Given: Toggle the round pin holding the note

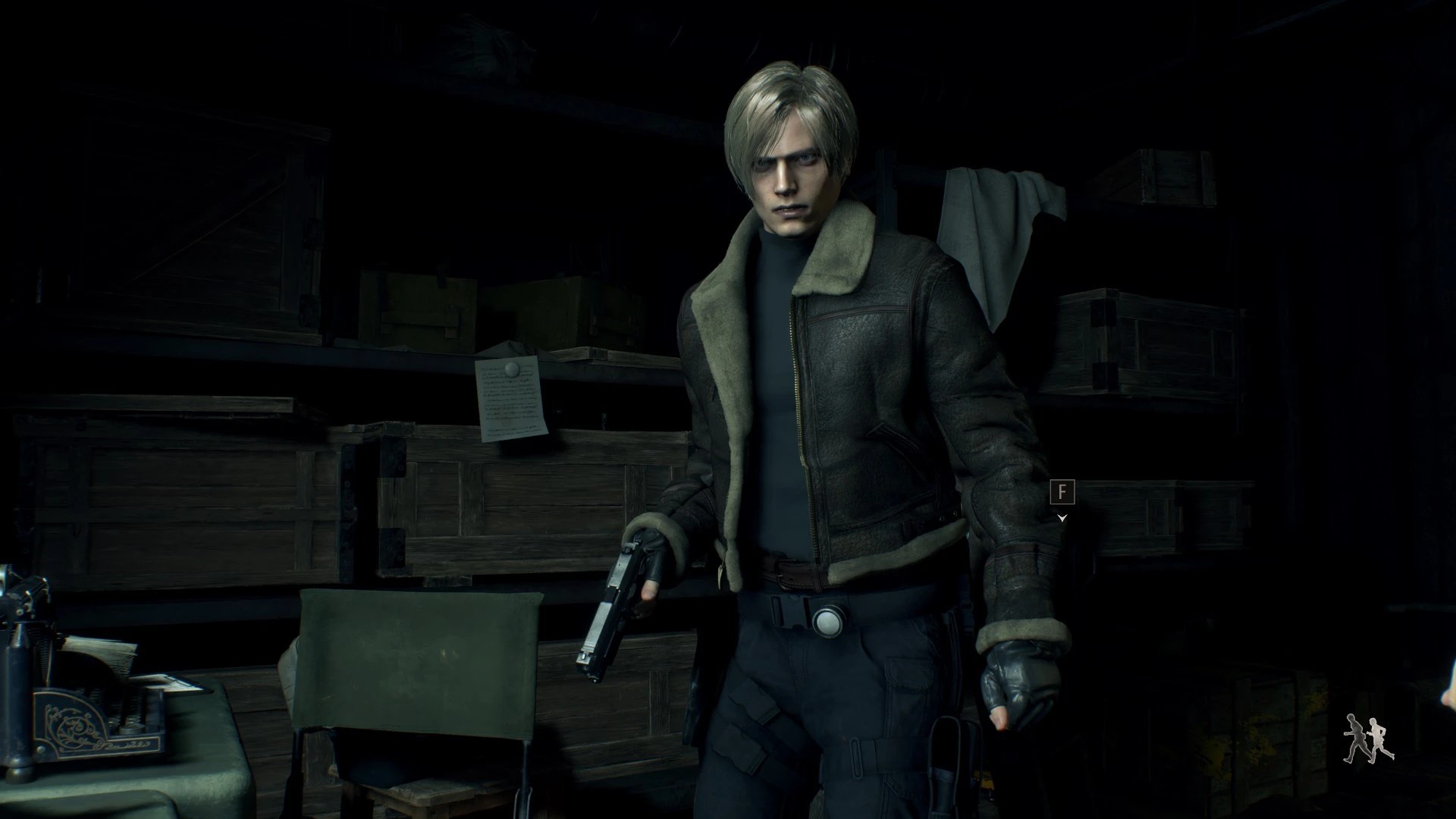Looking at the screenshot, I should [512, 368].
